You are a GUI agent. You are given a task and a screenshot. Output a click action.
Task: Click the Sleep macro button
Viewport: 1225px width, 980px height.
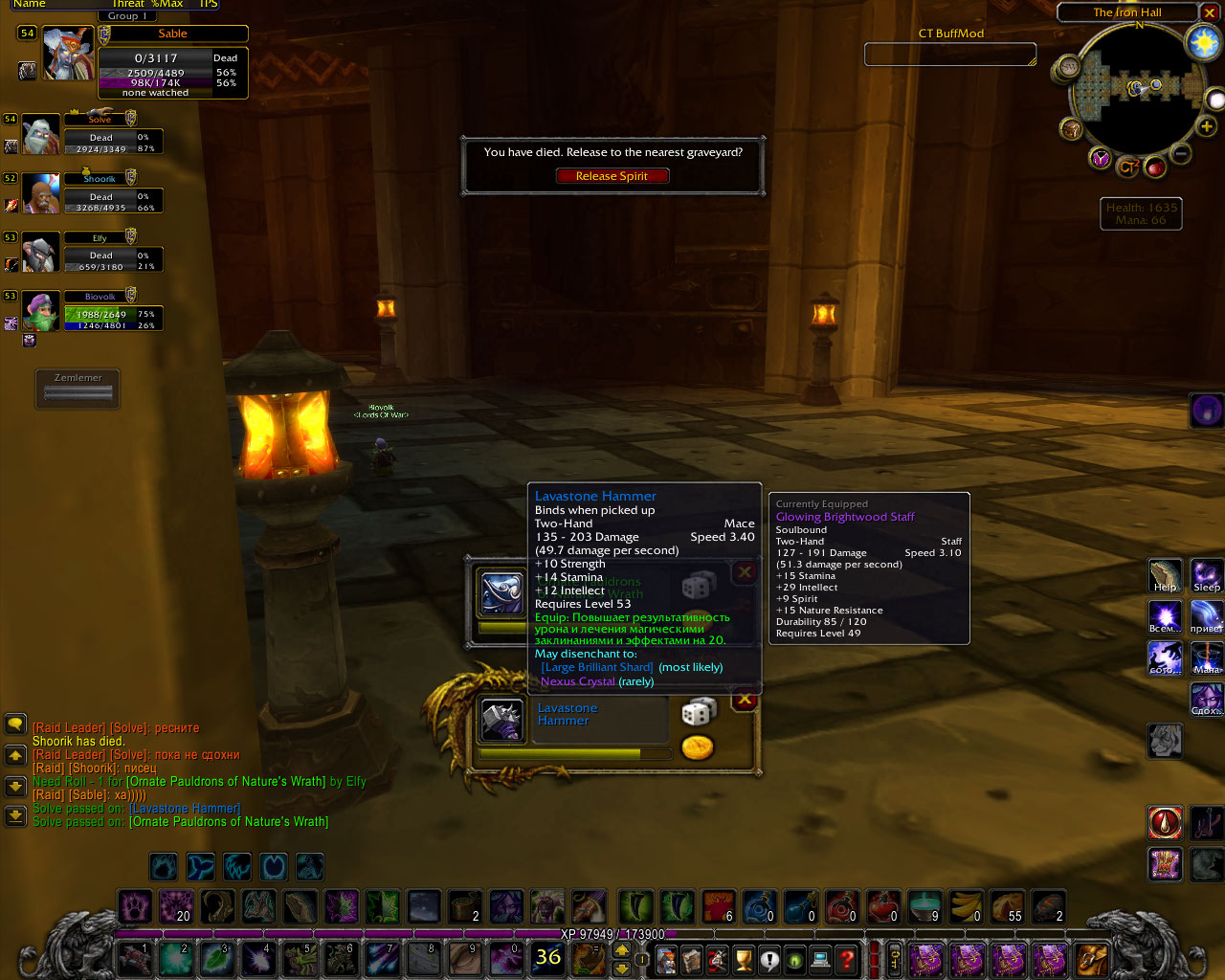1206,576
